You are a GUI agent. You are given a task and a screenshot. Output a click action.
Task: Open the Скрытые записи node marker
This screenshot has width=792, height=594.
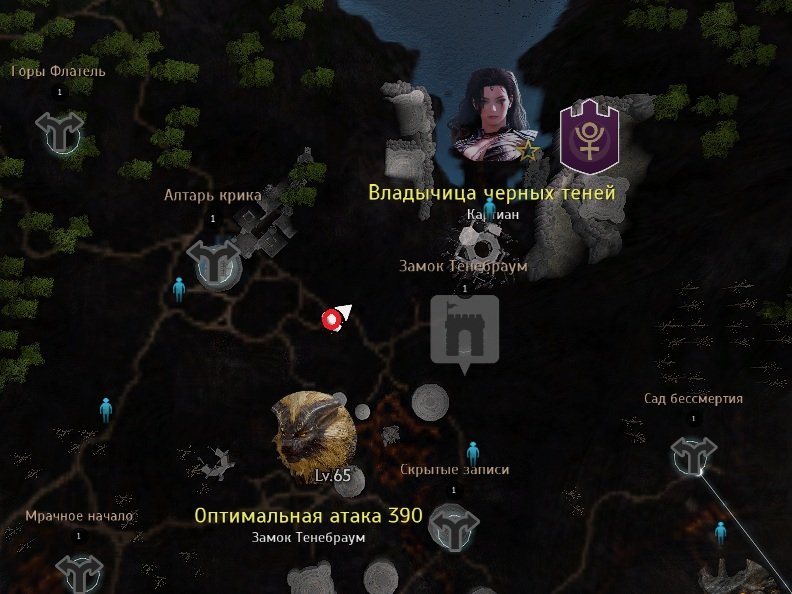[453, 529]
